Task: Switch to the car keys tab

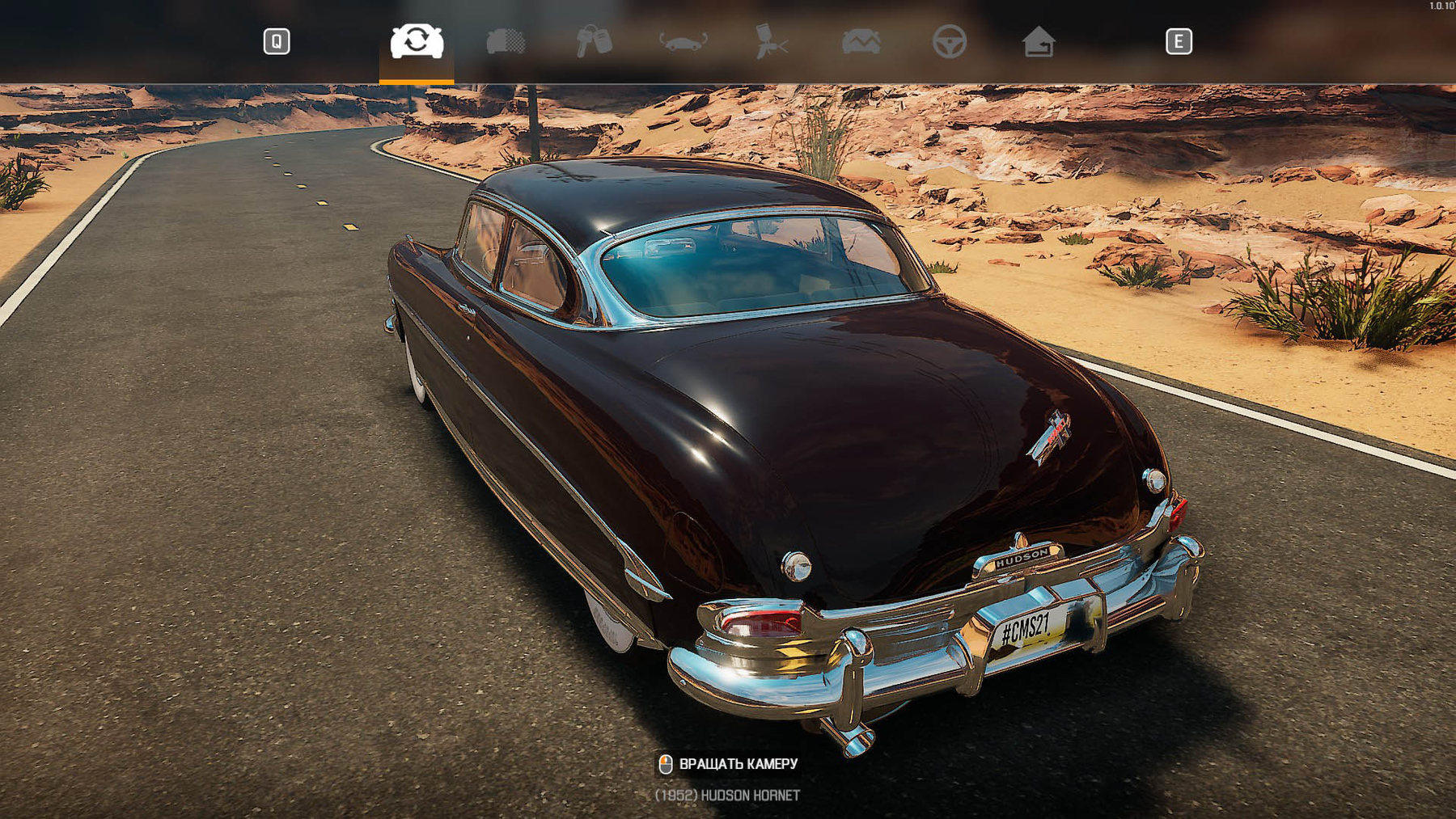Action: tap(594, 41)
